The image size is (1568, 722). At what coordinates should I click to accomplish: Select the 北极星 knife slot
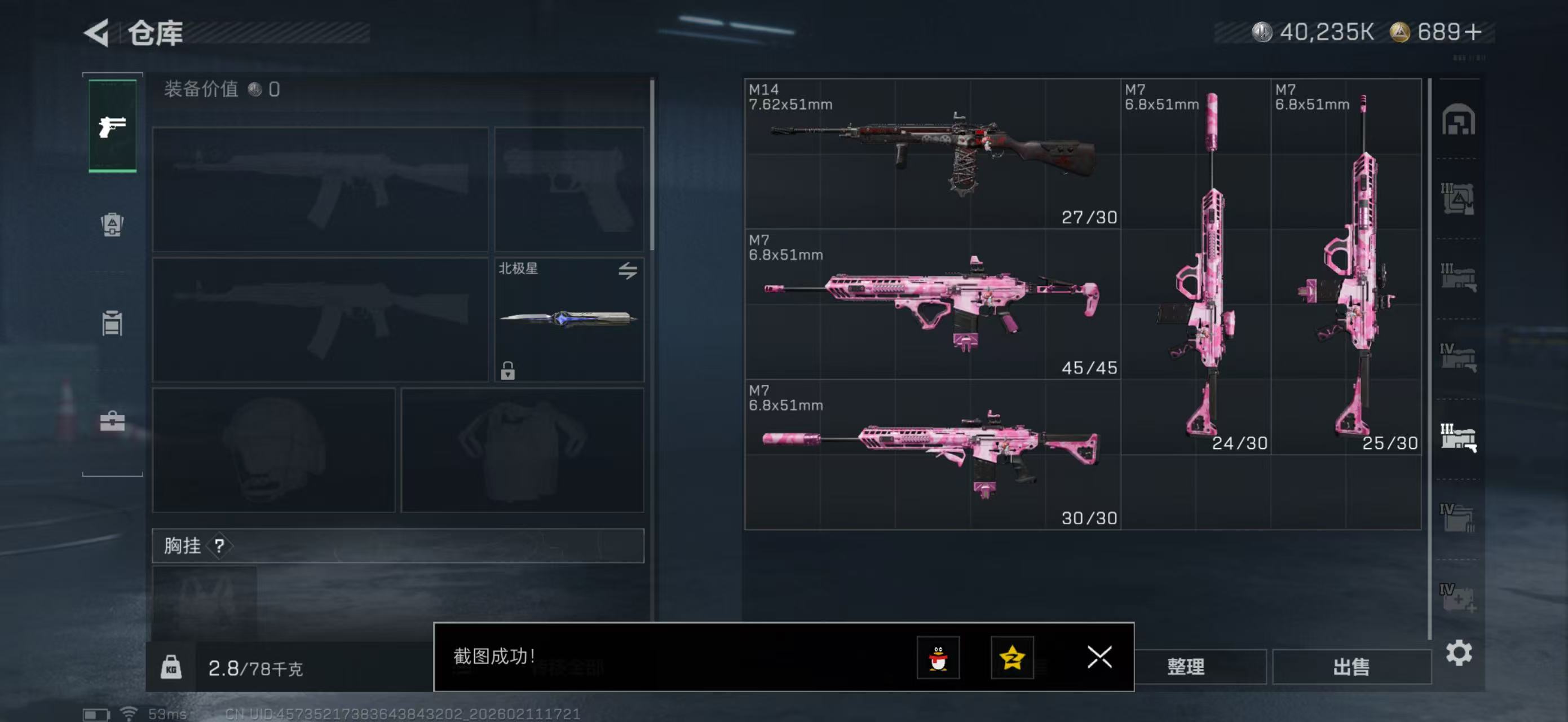coord(568,320)
